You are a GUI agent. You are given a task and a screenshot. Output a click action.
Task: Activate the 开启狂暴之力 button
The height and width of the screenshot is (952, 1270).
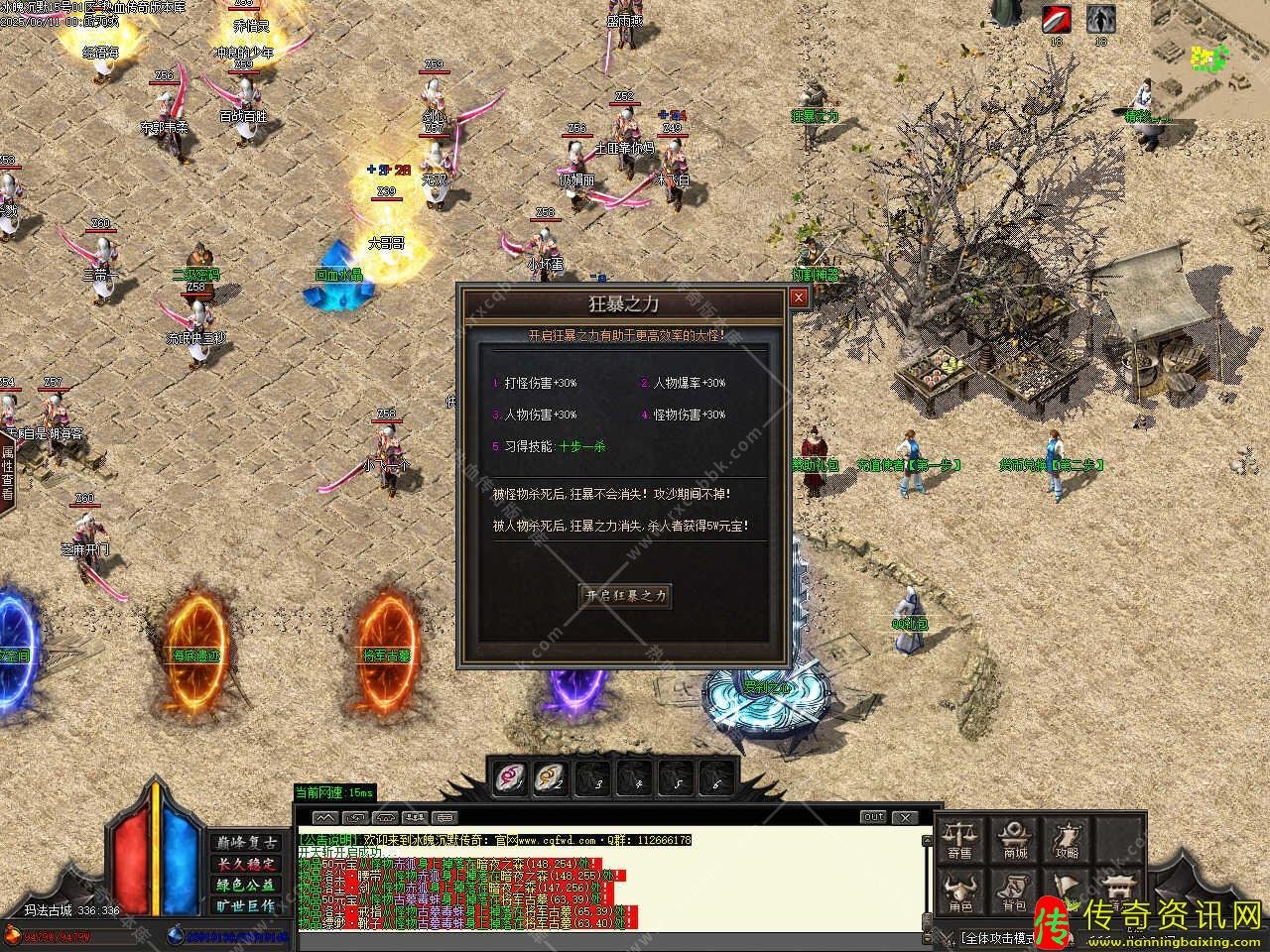click(x=625, y=595)
